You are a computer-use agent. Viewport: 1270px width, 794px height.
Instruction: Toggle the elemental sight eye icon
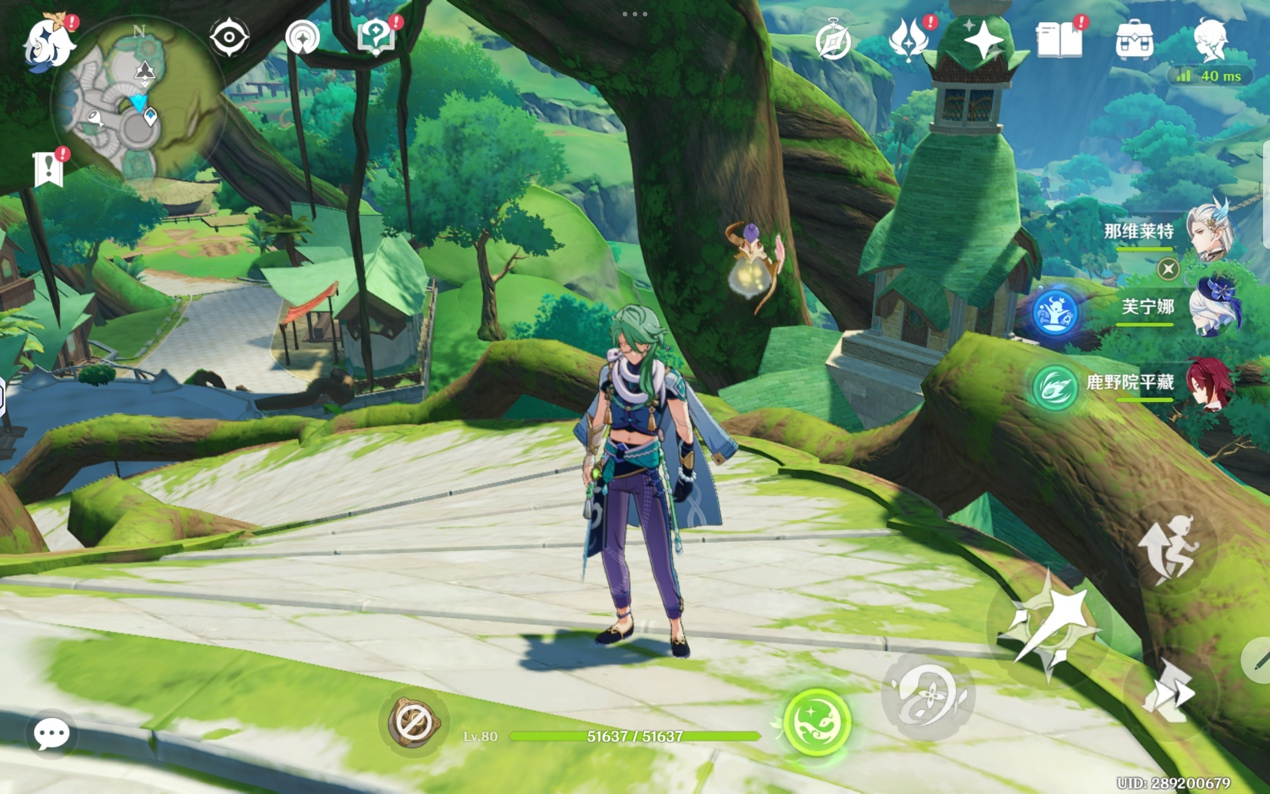pos(229,38)
